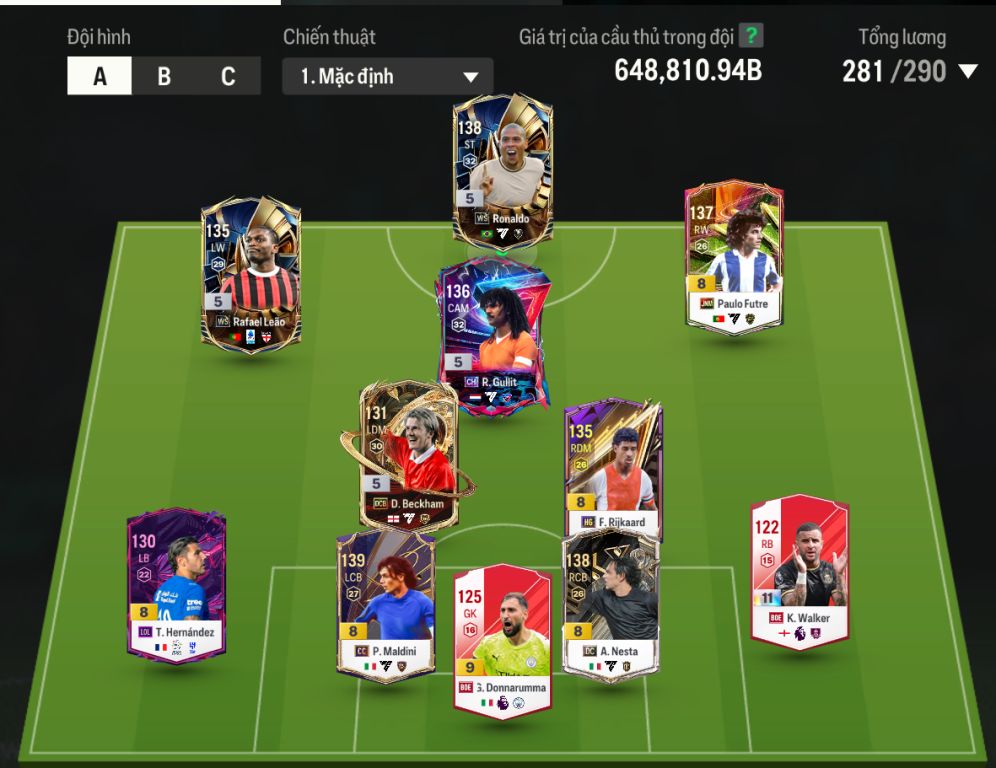996x768 pixels.
Task: Choose the K. Walker RB card
Action: pos(799,570)
